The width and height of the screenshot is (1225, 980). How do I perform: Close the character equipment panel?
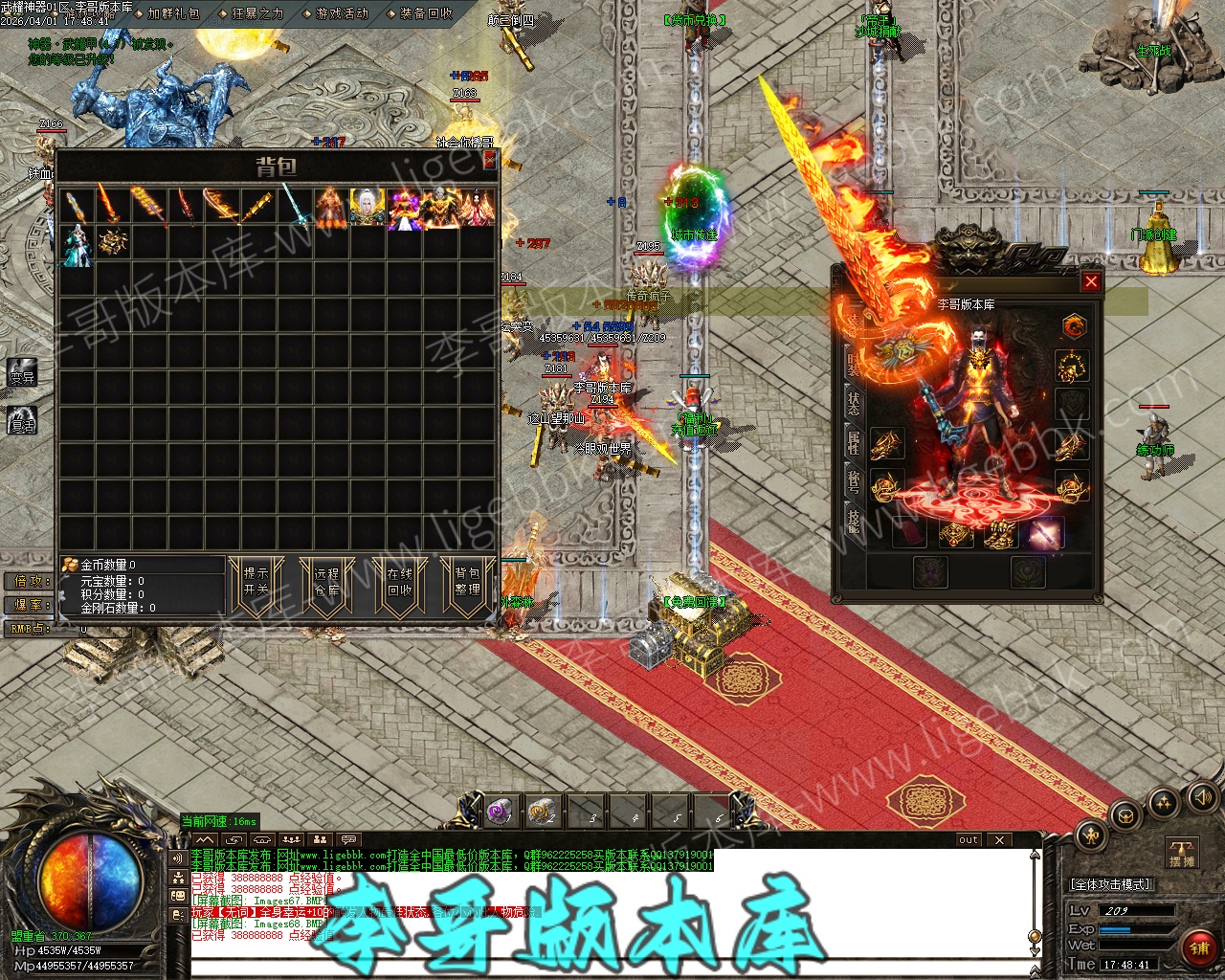click(1090, 281)
